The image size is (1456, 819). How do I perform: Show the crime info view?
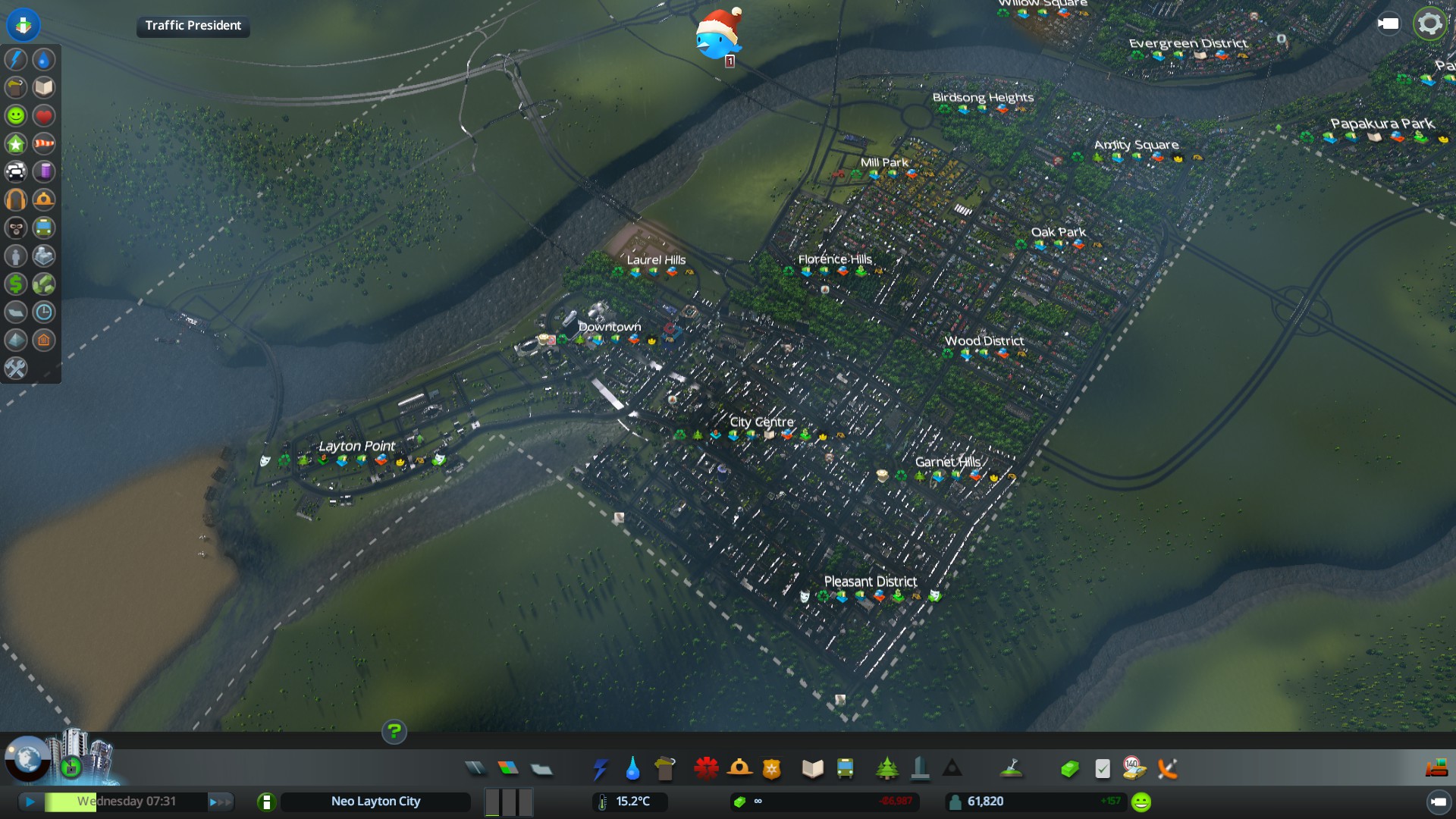[x=16, y=227]
